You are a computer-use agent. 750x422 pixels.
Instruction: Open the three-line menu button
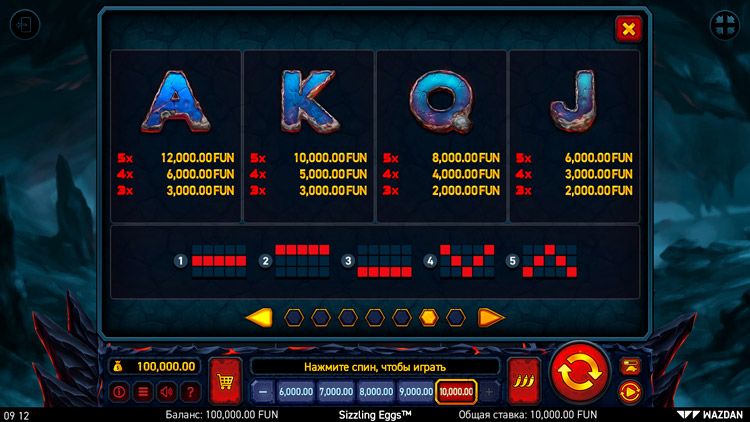[x=143, y=392]
